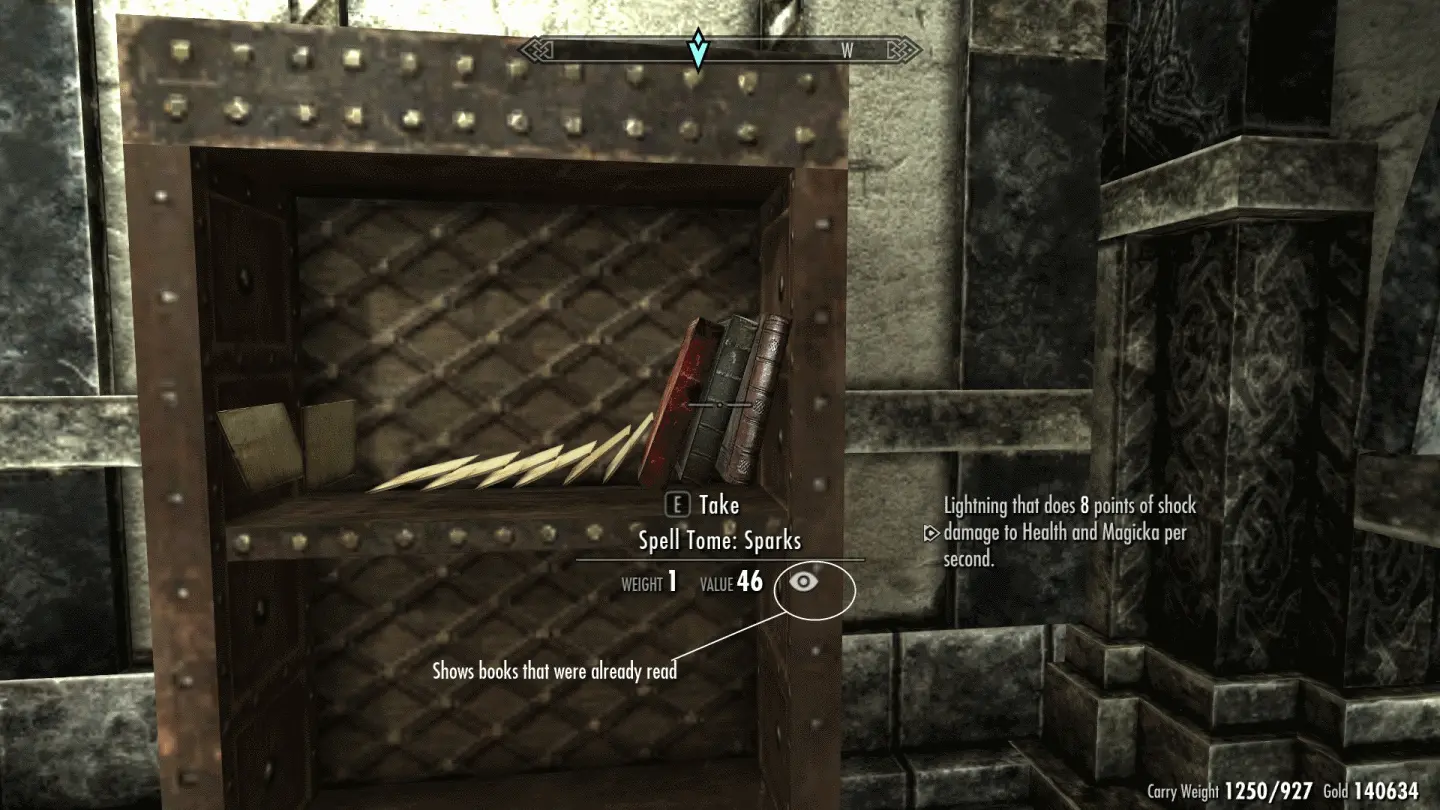Select the Spell Tome: Sparks title label
This screenshot has height=810, width=1440.
pyautogui.click(x=721, y=540)
